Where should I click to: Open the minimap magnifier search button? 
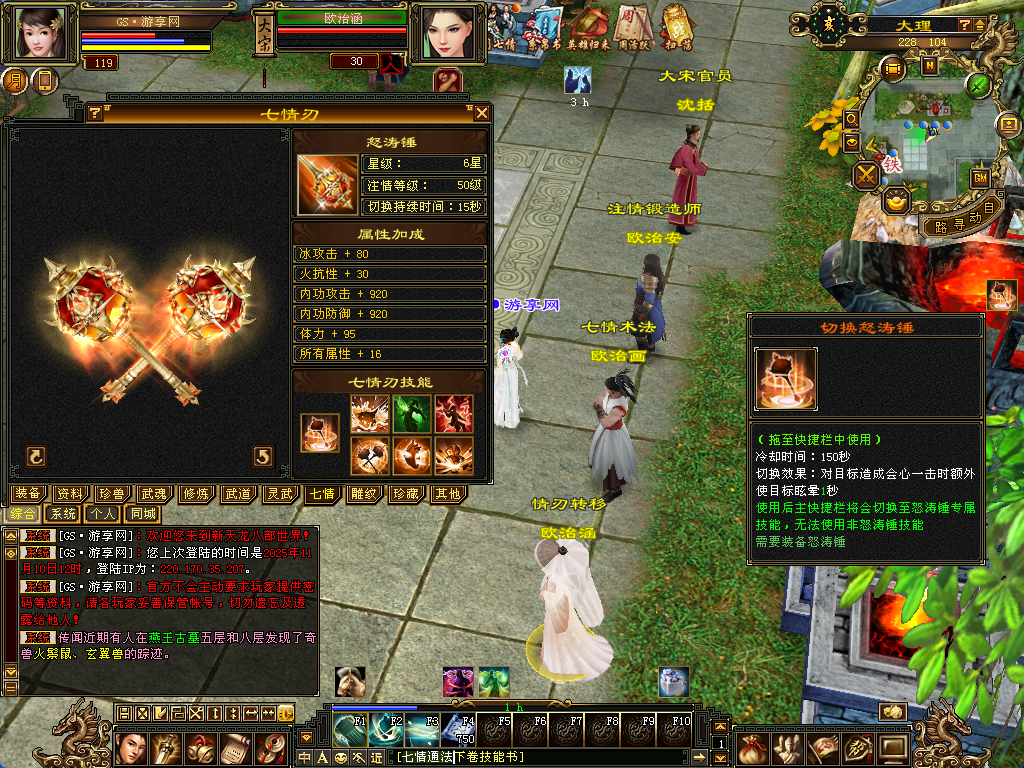pos(852,118)
